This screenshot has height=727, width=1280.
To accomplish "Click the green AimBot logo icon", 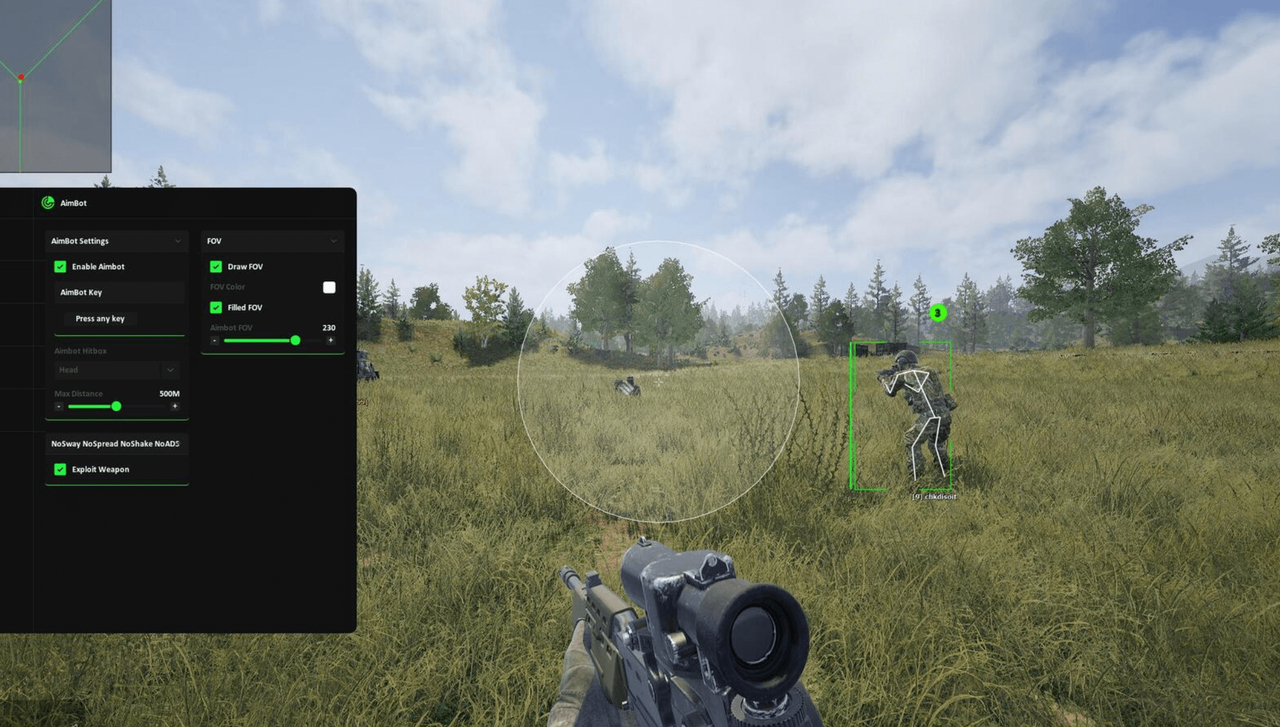I will (x=47, y=202).
